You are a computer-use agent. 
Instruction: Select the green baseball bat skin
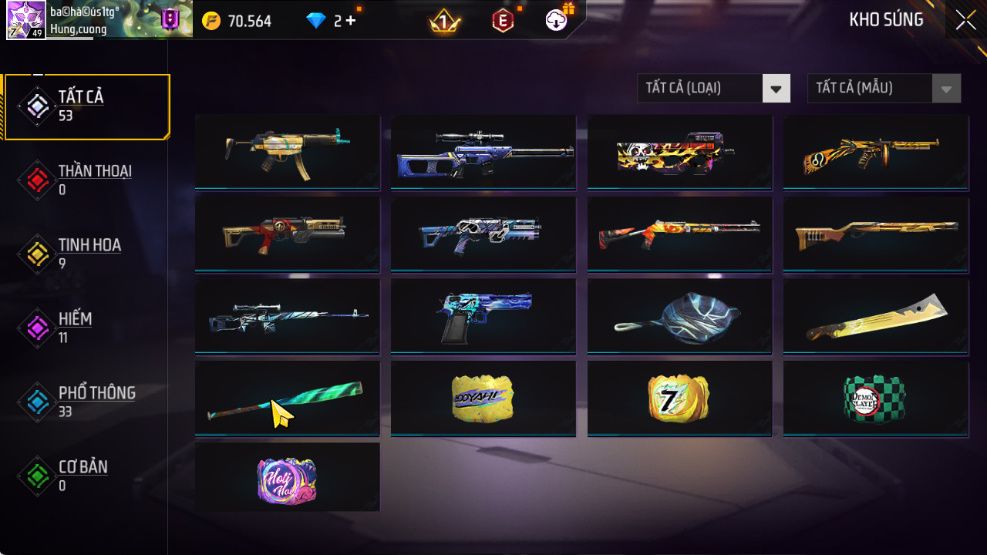tap(287, 398)
